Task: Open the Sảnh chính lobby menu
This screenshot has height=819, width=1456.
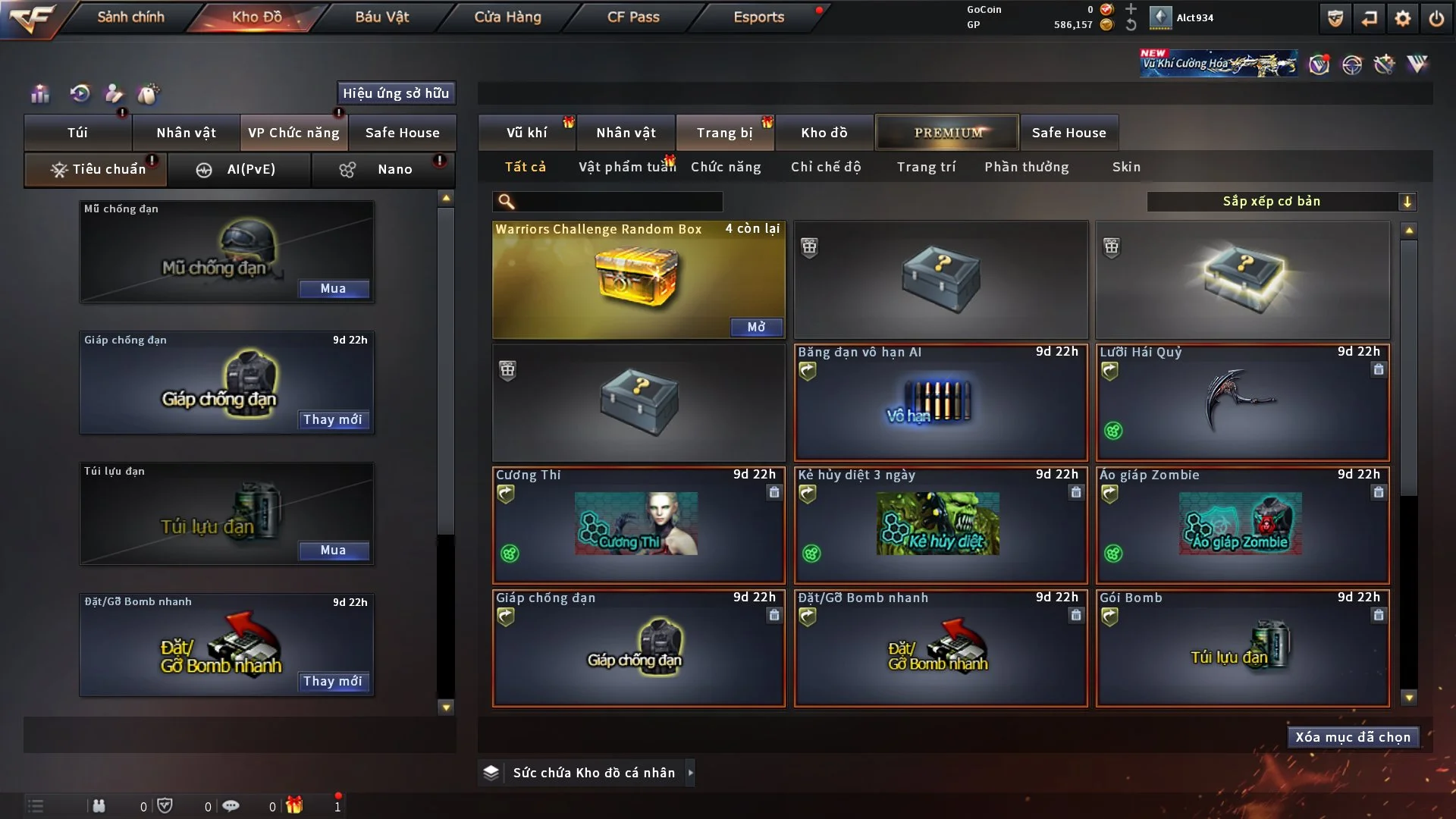Action: (x=130, y=17)
